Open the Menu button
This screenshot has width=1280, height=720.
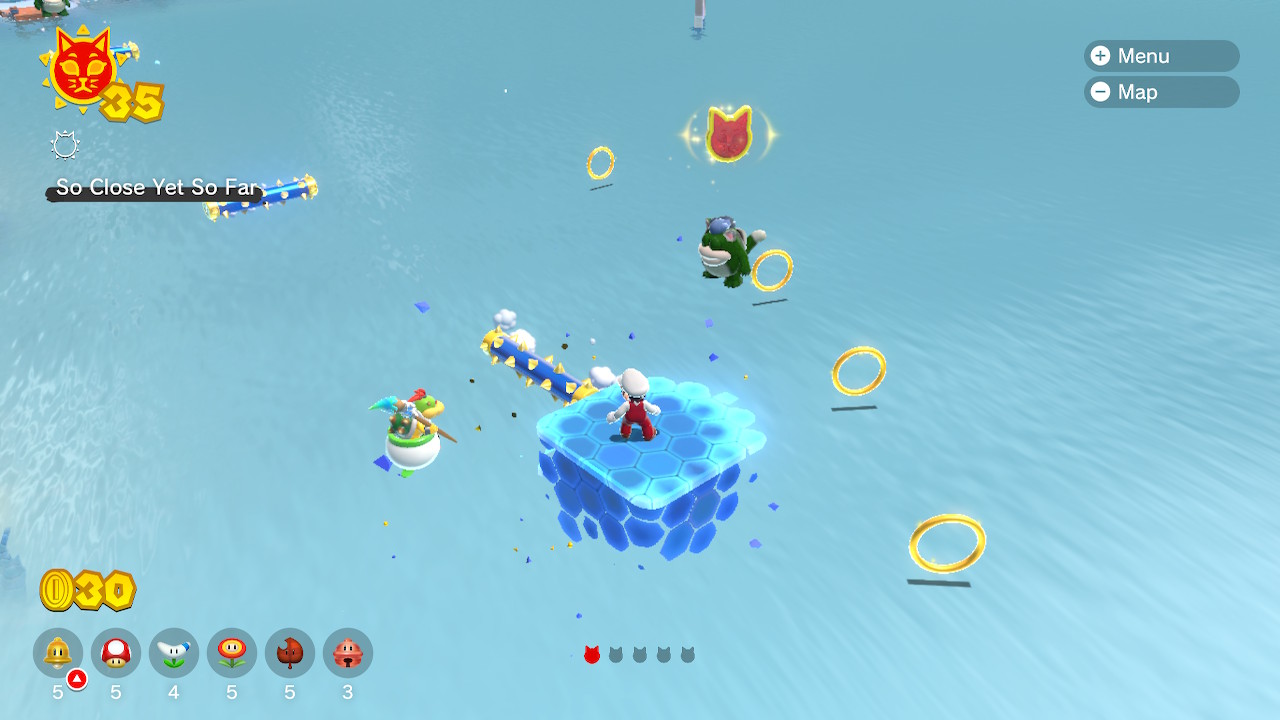[x=1160, y=56]
